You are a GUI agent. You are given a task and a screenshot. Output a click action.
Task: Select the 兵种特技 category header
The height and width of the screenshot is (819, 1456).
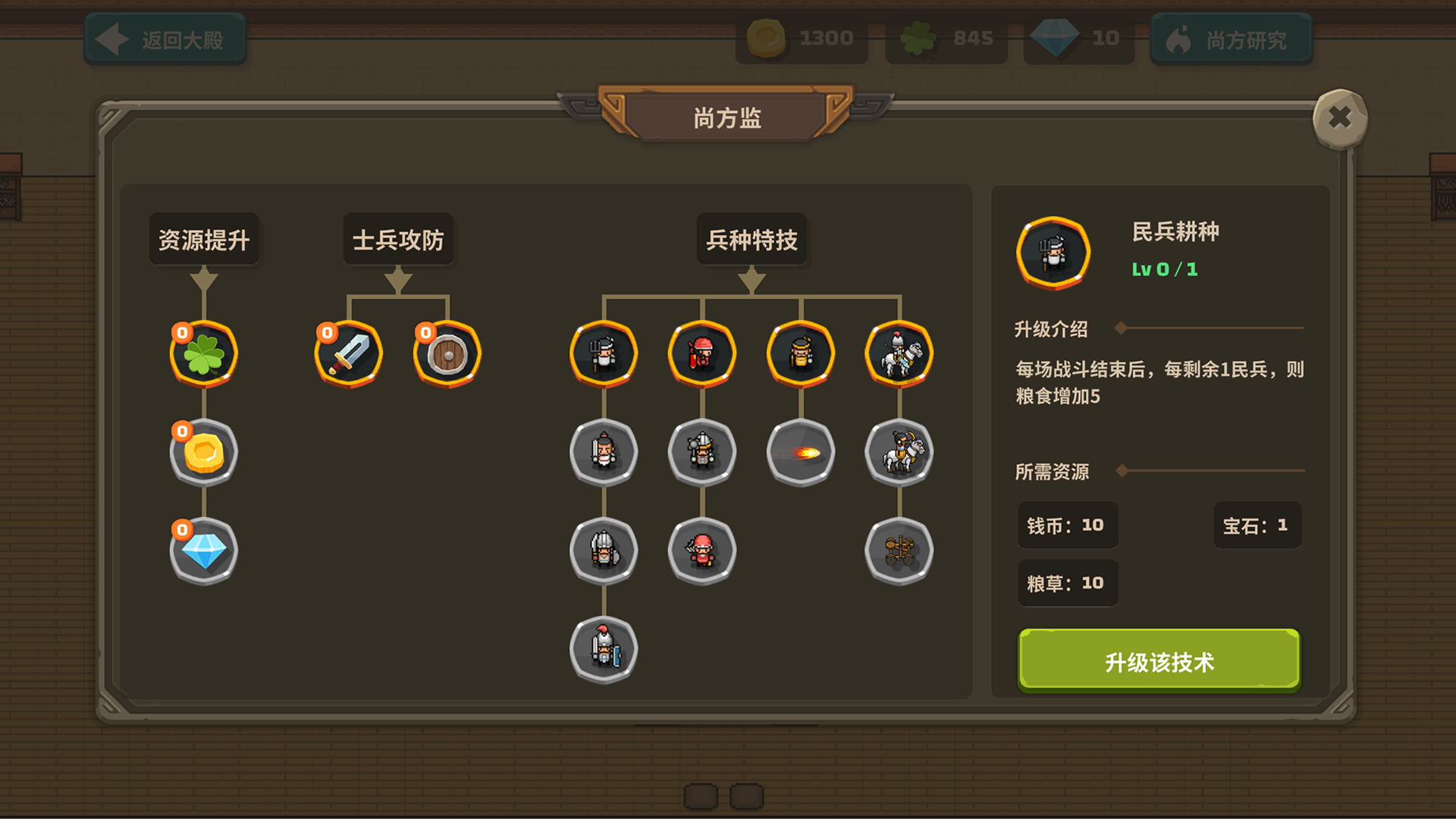752,239
